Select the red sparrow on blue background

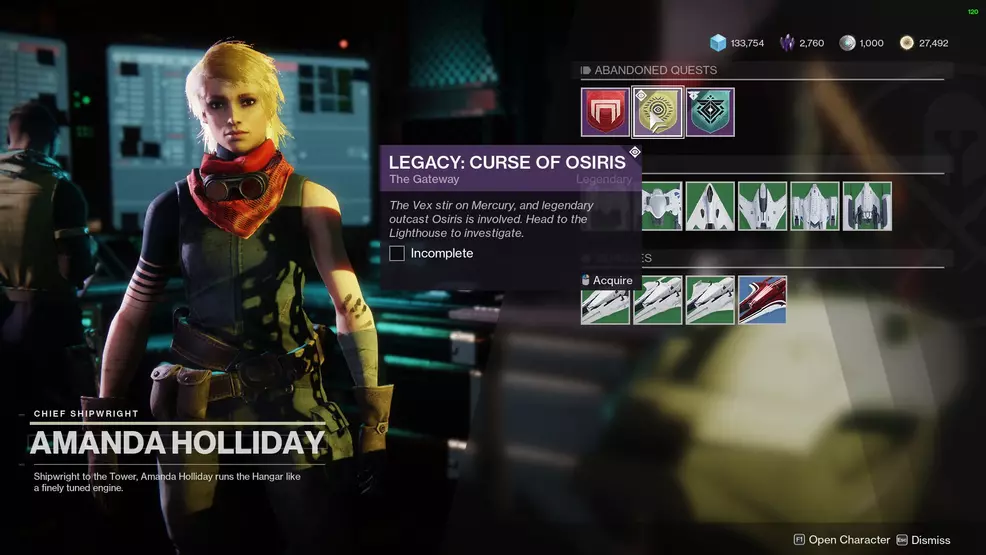[x=762, y=300]
